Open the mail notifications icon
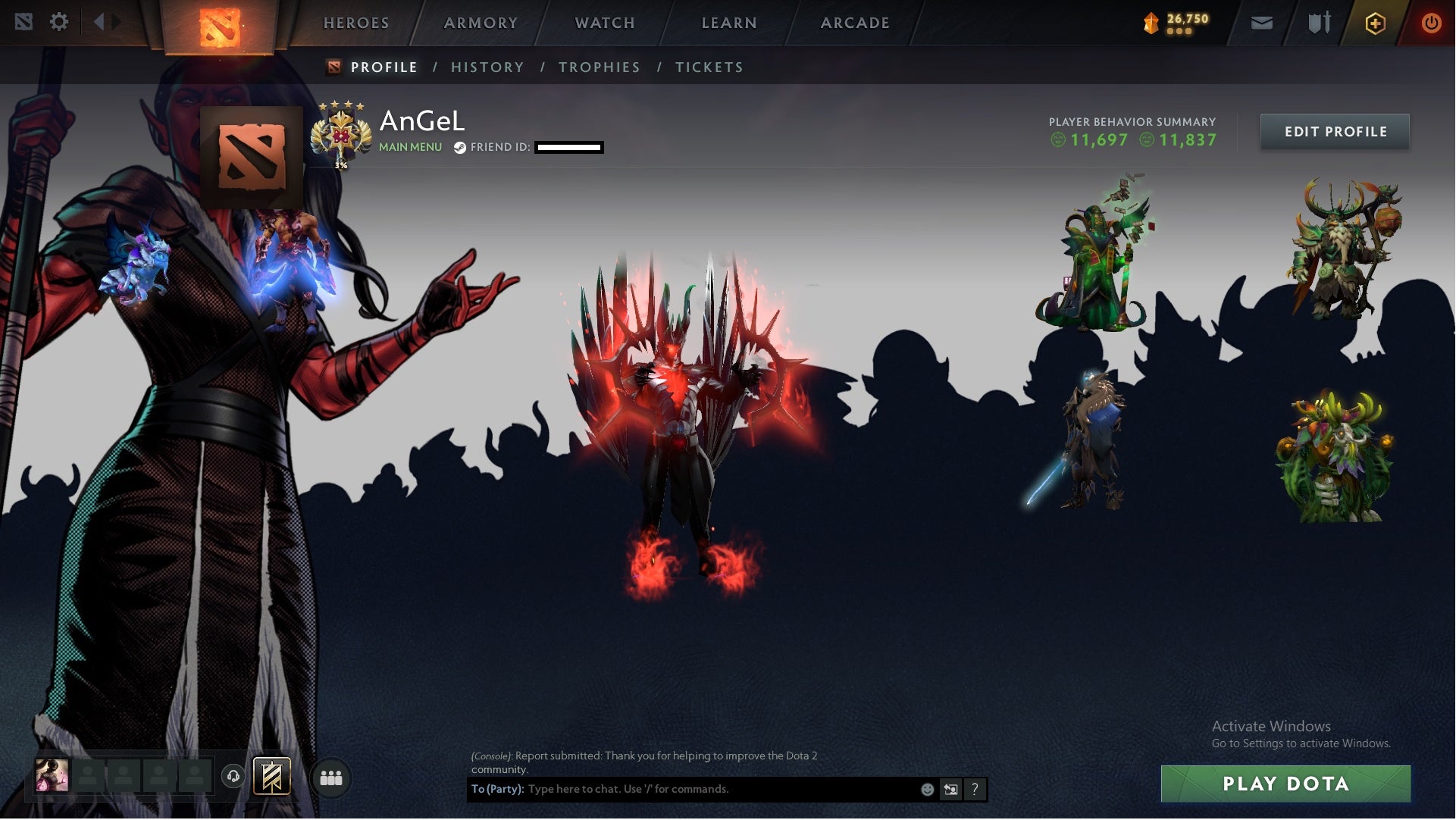The image size is (1456, 820). click(x=1261, y=23)
